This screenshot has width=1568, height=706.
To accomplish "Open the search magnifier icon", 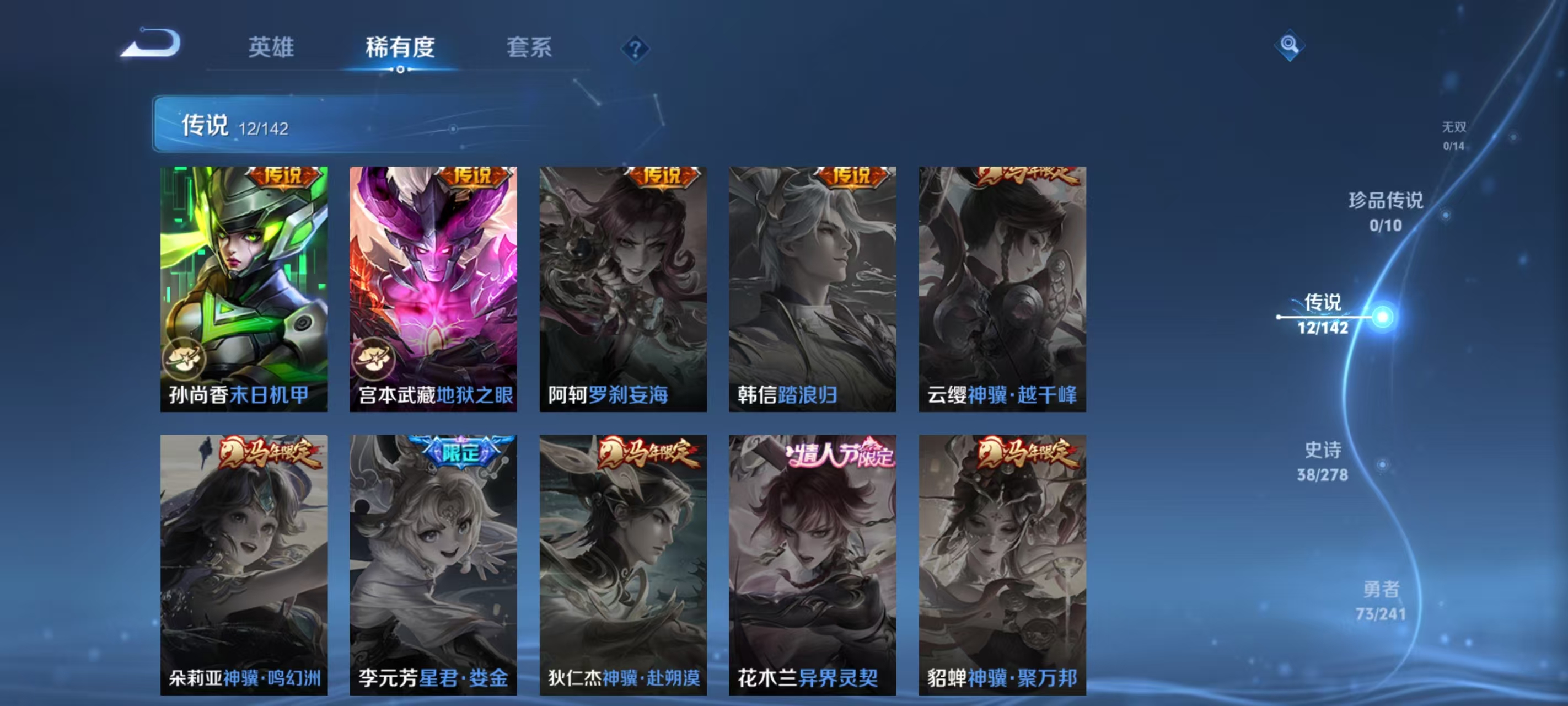I will click(1291, 46).
